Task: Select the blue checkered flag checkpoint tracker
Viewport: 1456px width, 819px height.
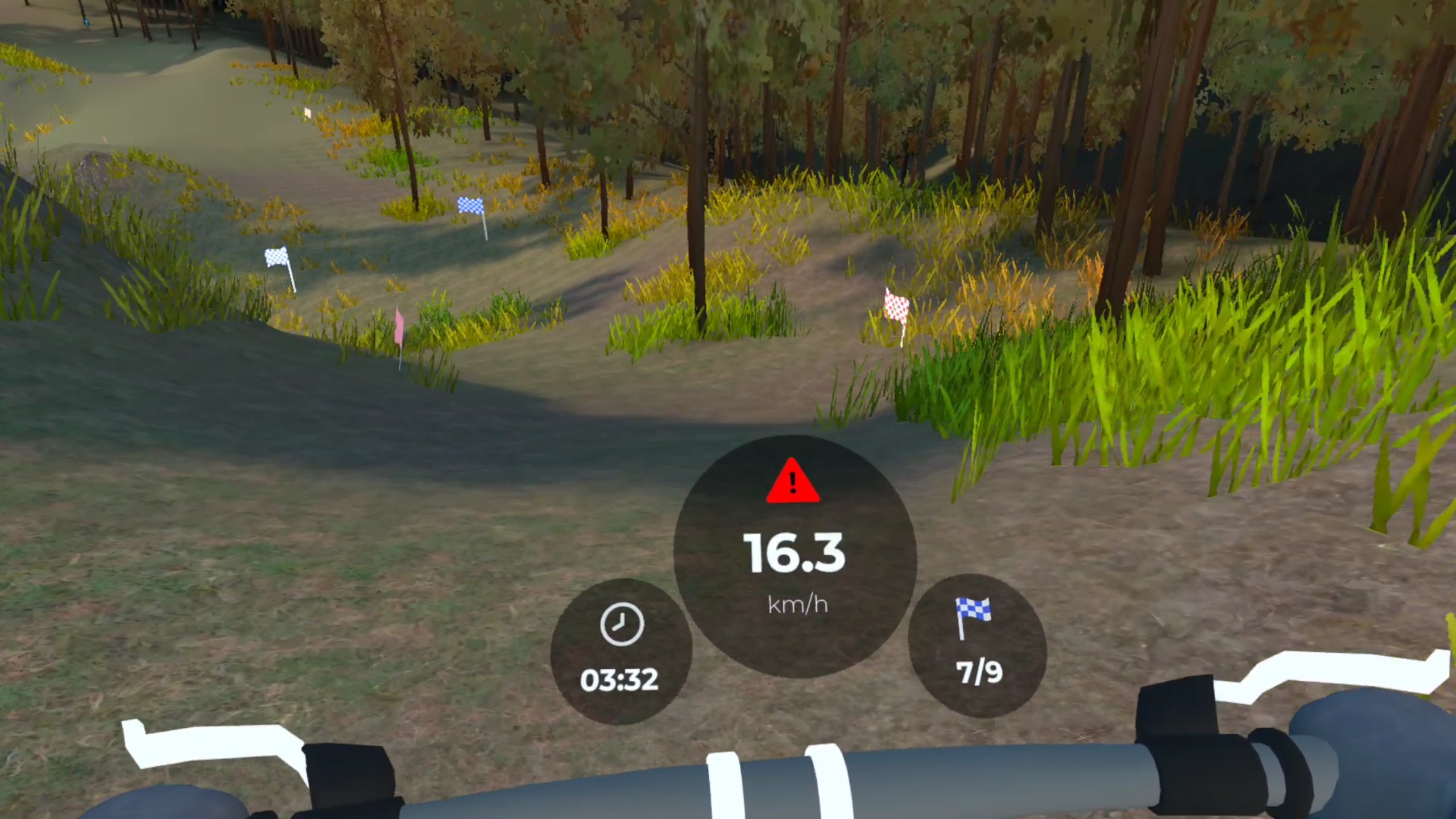Action: (x=977, y=645)
